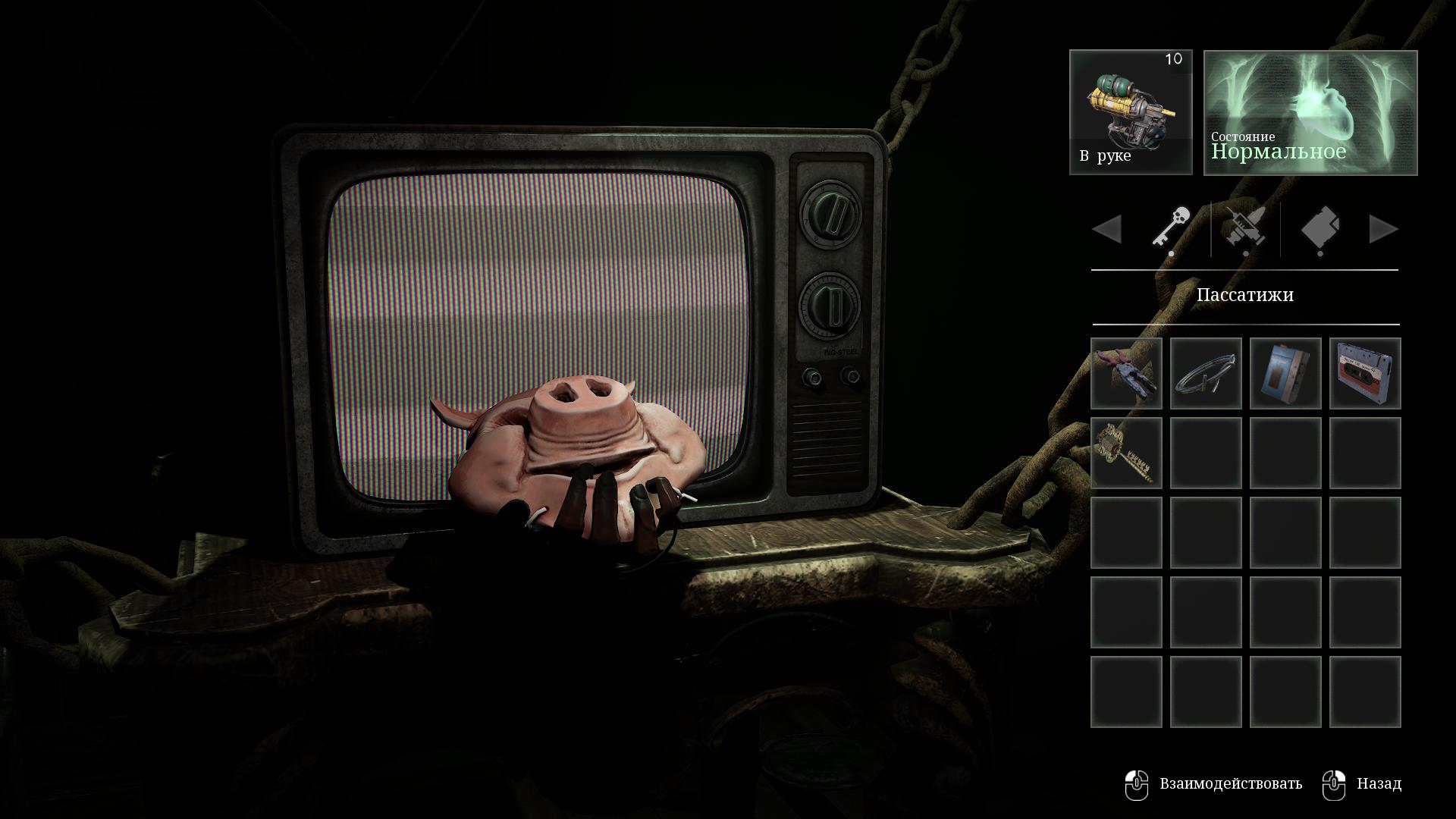Choose the blue cassette player slot
The image size is (1456, 819).
[1285, 374]
